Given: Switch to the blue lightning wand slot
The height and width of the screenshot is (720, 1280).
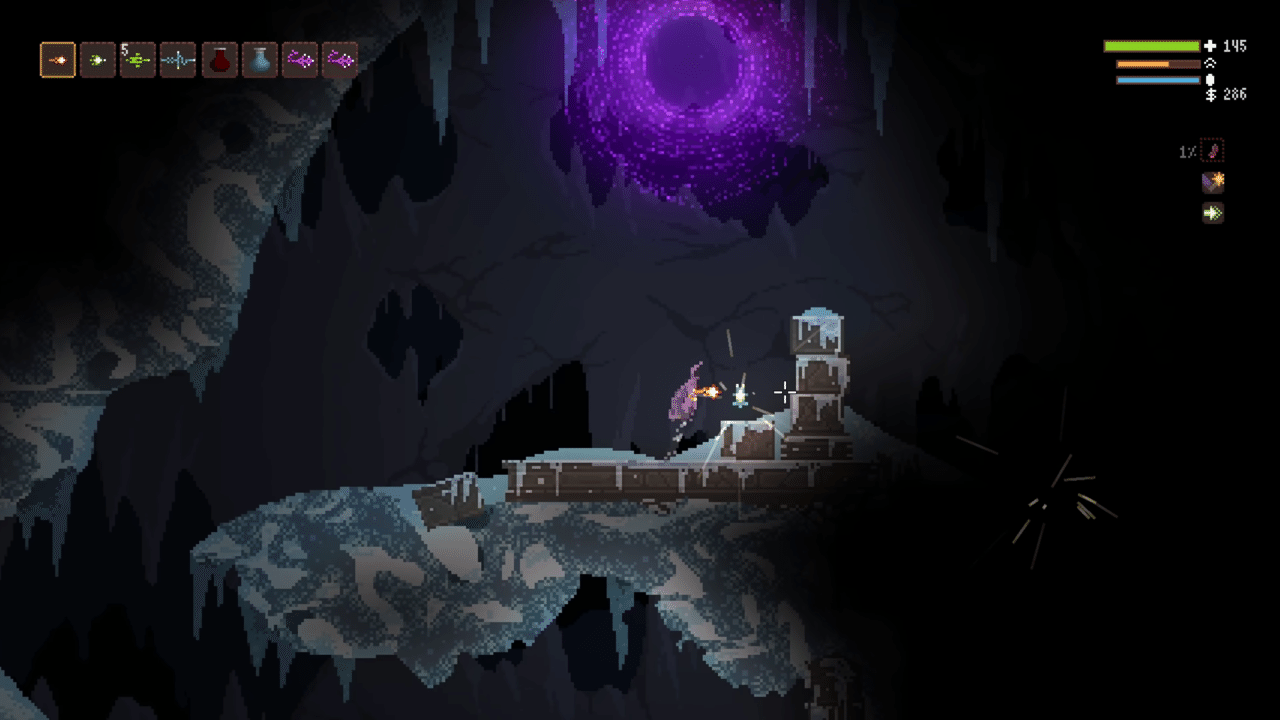Looking at the screenshot, I should (178, 60).
